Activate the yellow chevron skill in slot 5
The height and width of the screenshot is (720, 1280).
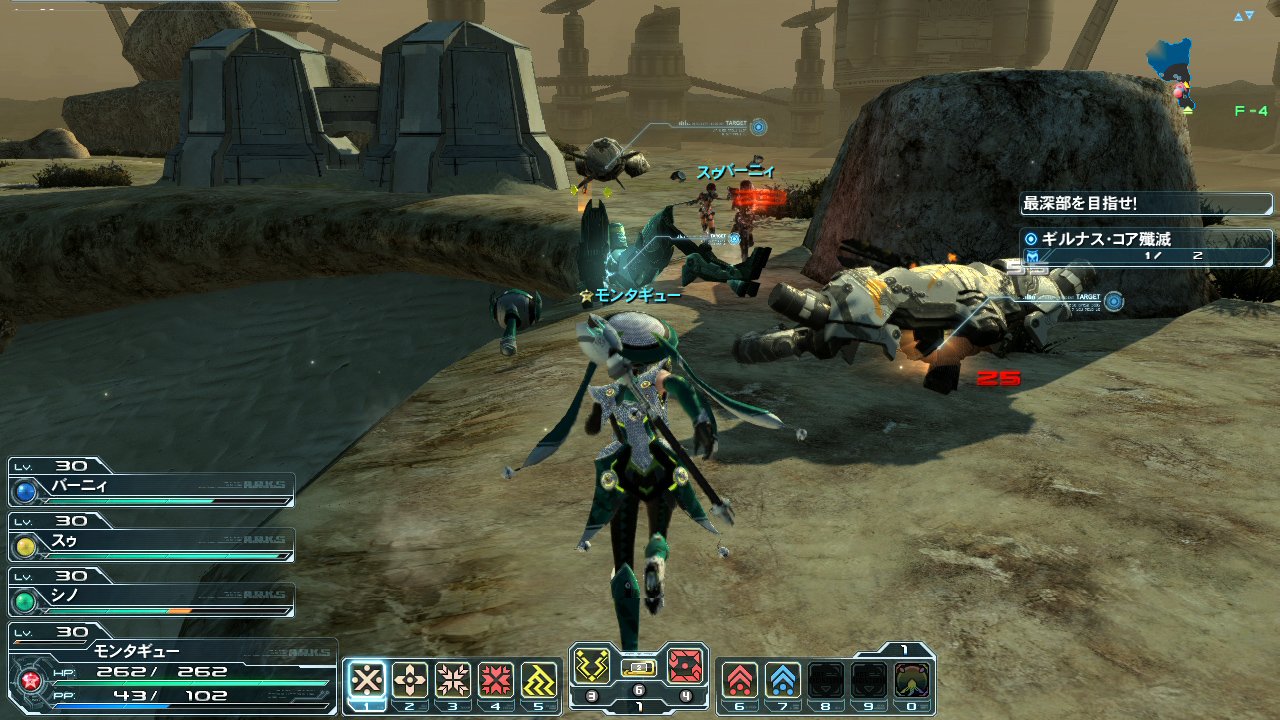pos(539,680)
